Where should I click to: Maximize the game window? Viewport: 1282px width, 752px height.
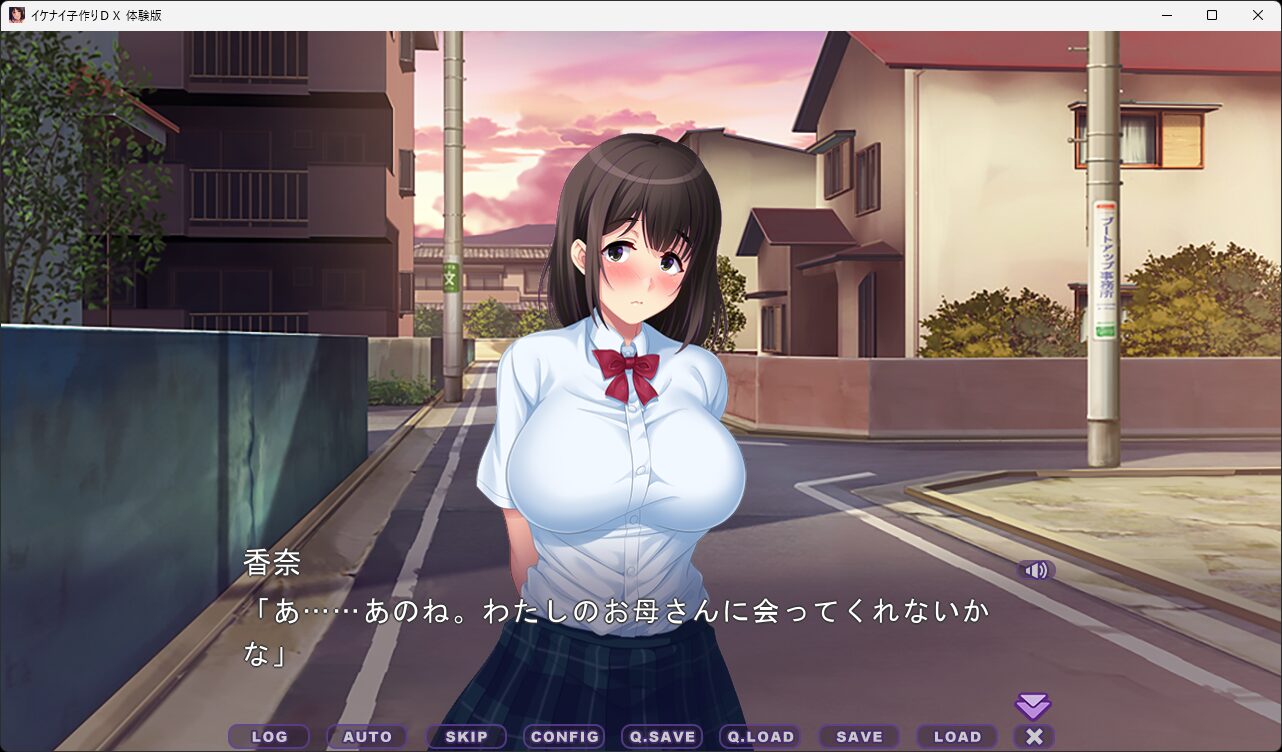(x=1212, y=15)
